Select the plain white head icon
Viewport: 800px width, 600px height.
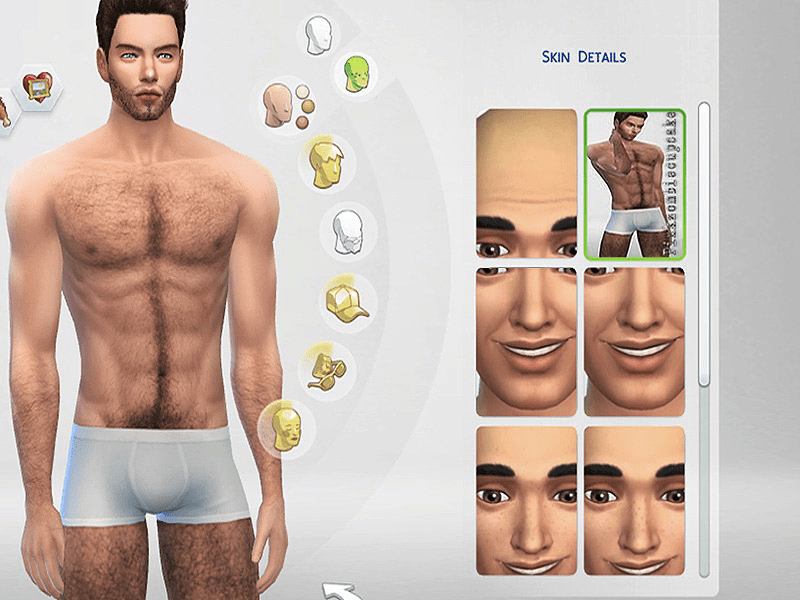point(320,35)
